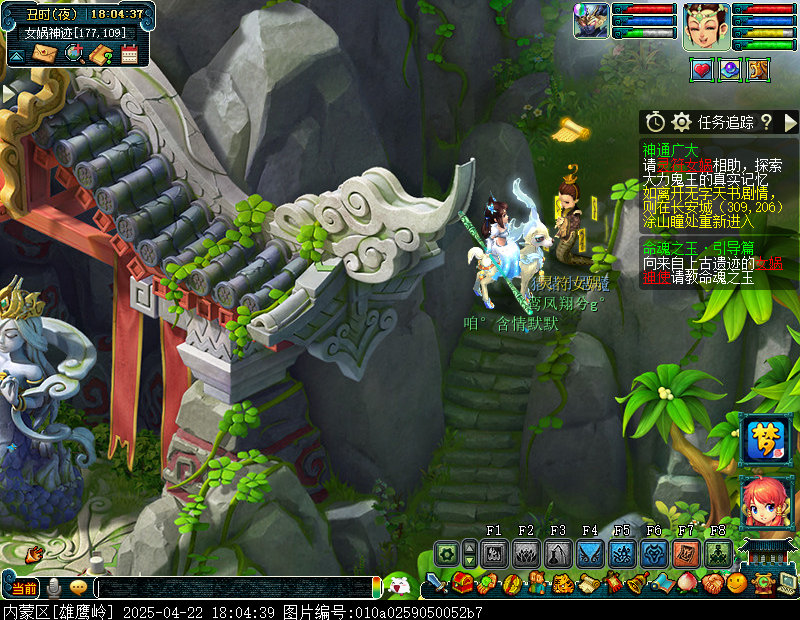Open the mail envelope icon
Image resolution: width=800 pixels, height=620 pixels.
(44, 54)
